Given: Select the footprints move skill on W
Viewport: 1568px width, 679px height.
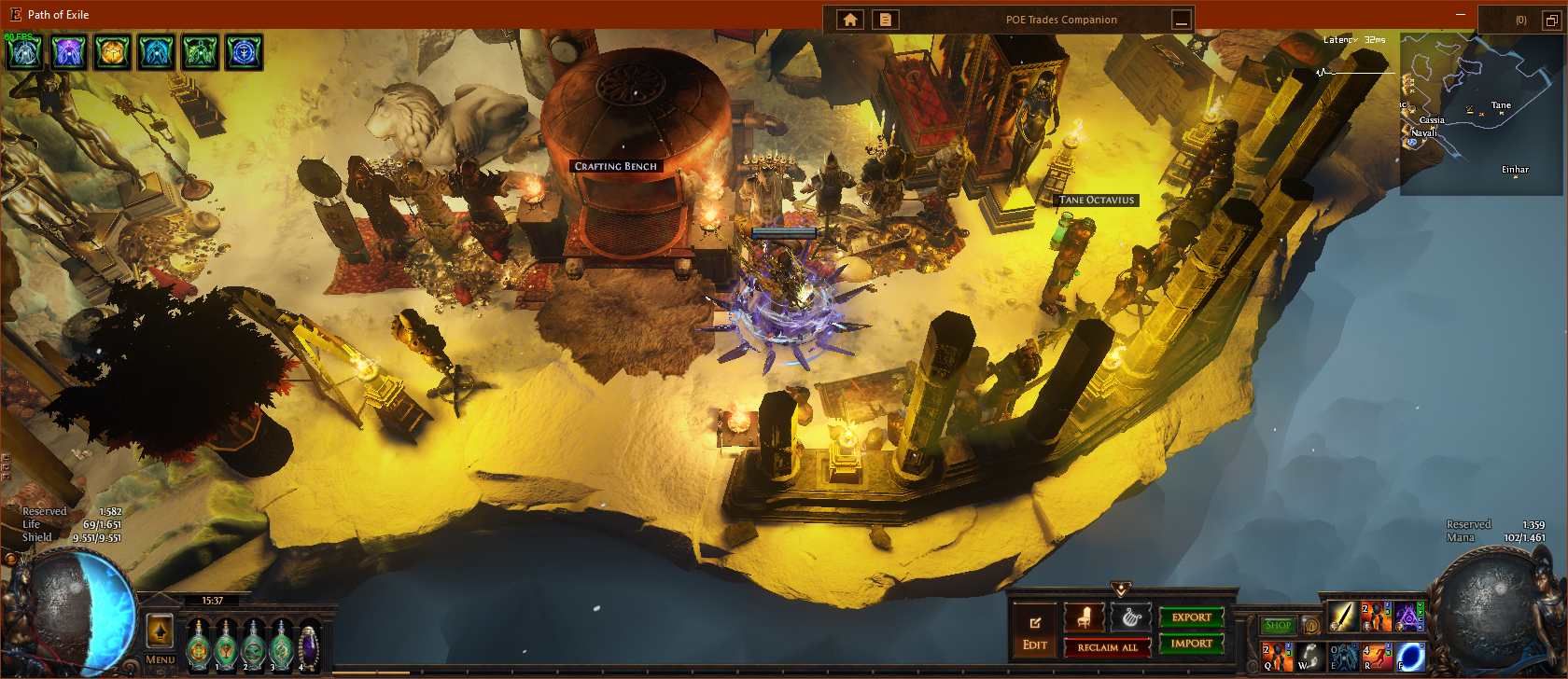Looking at the screenshot, I should (1309, 657).
